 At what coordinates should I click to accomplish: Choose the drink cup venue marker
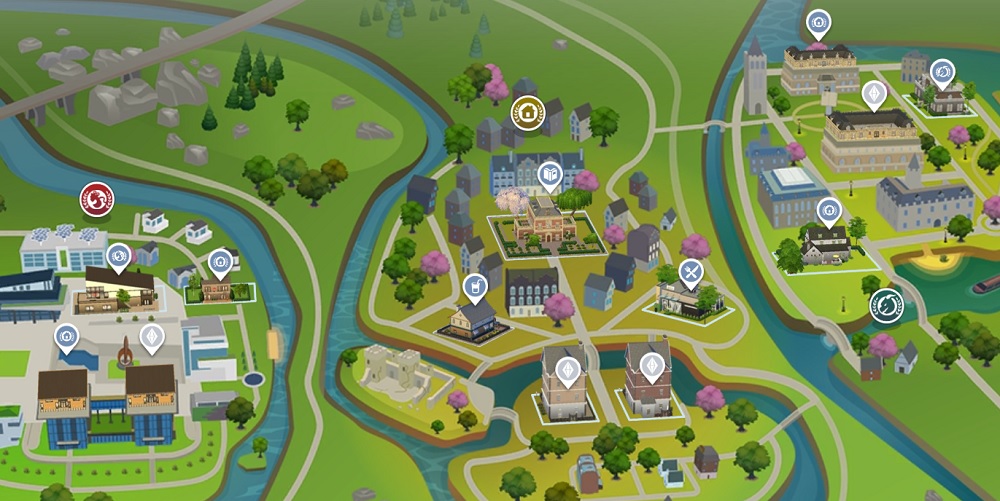[x=475, y=288]
